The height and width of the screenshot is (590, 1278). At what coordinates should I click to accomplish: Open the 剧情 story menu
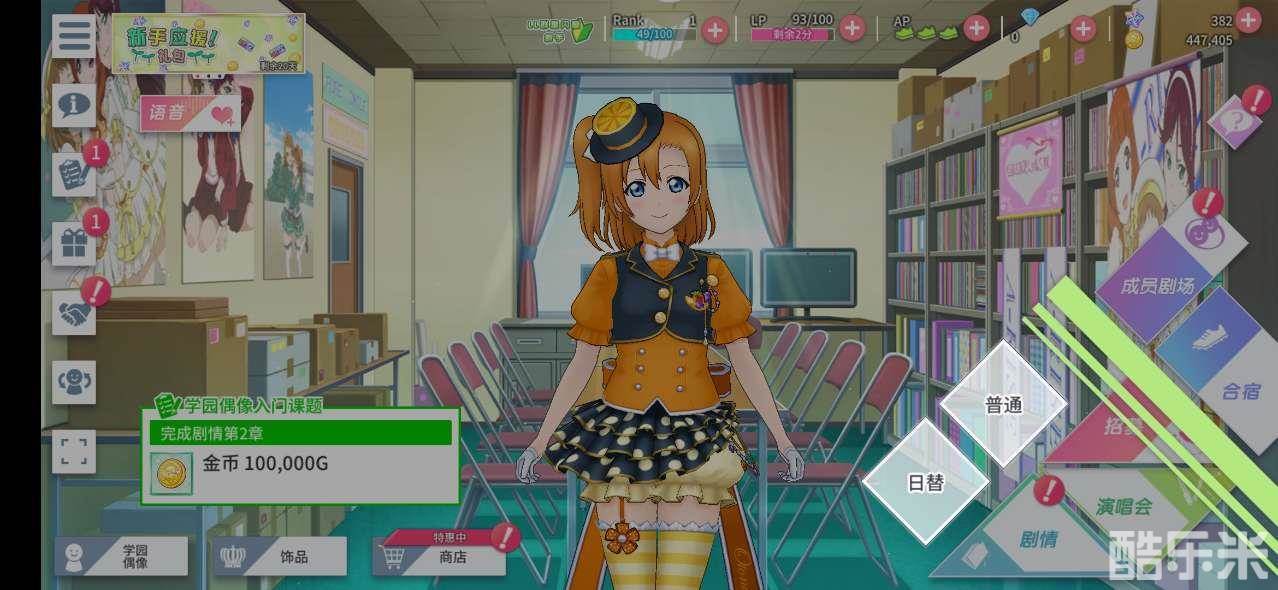(1038, 540)
